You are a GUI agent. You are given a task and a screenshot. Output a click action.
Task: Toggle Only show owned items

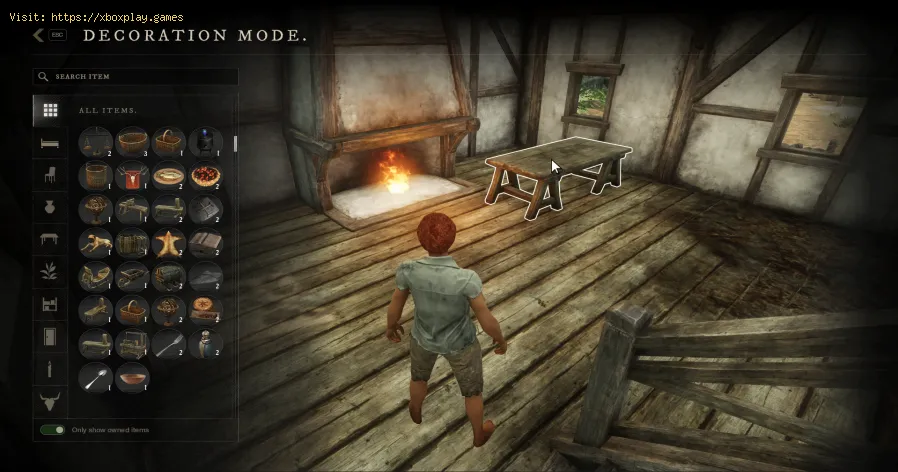tap(53, 430)
